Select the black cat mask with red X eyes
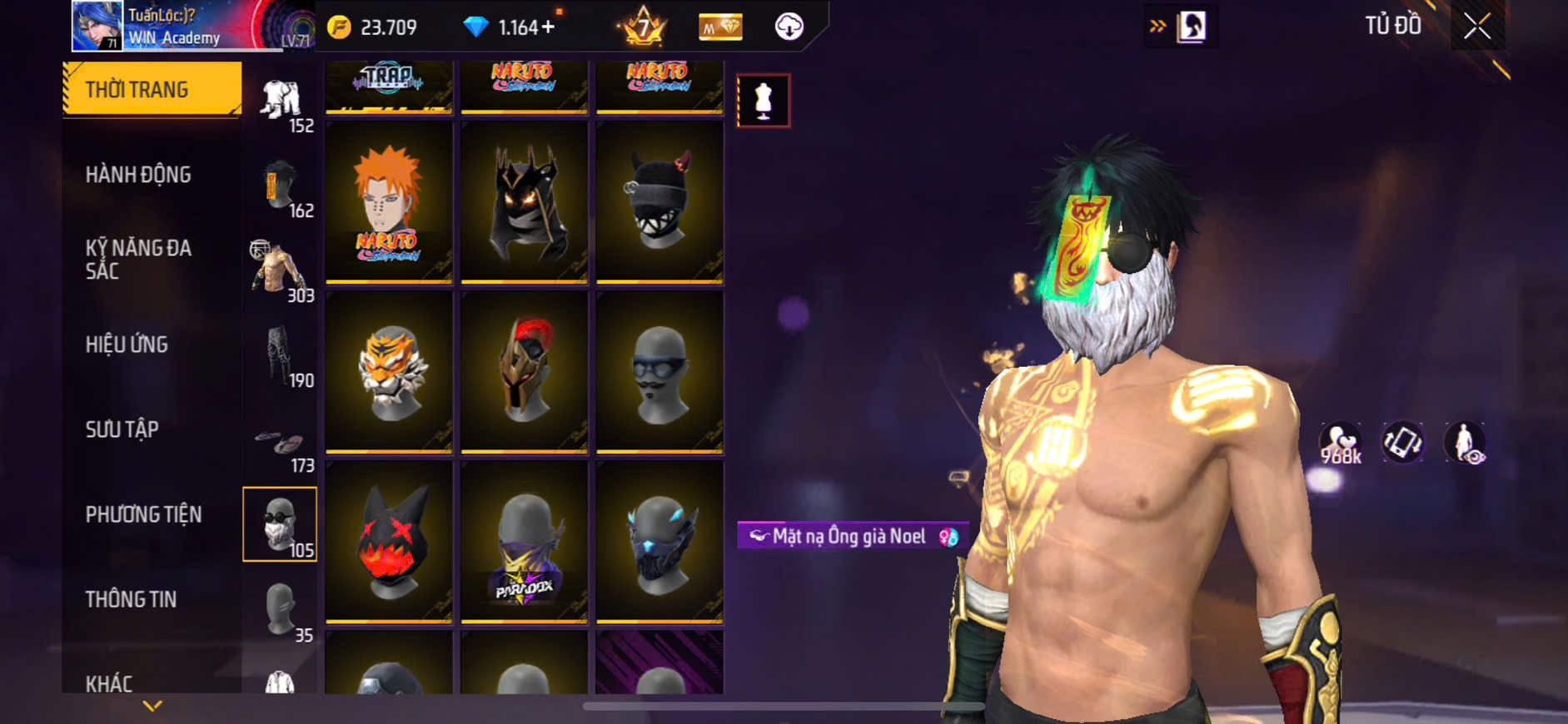This screenshot has width=1568, height=724. click(389, 542)
